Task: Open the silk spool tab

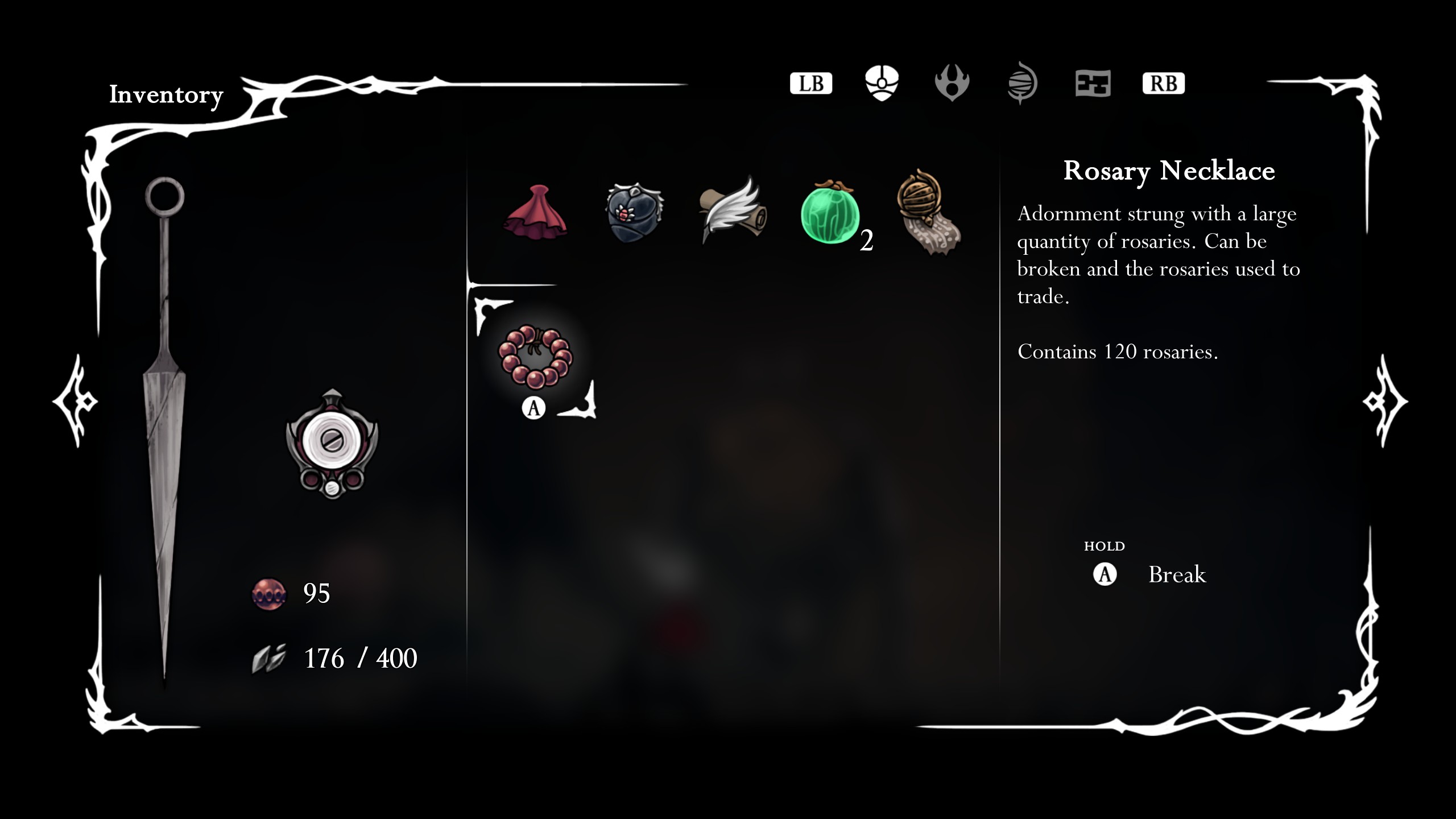Action: pos(1022,83)
